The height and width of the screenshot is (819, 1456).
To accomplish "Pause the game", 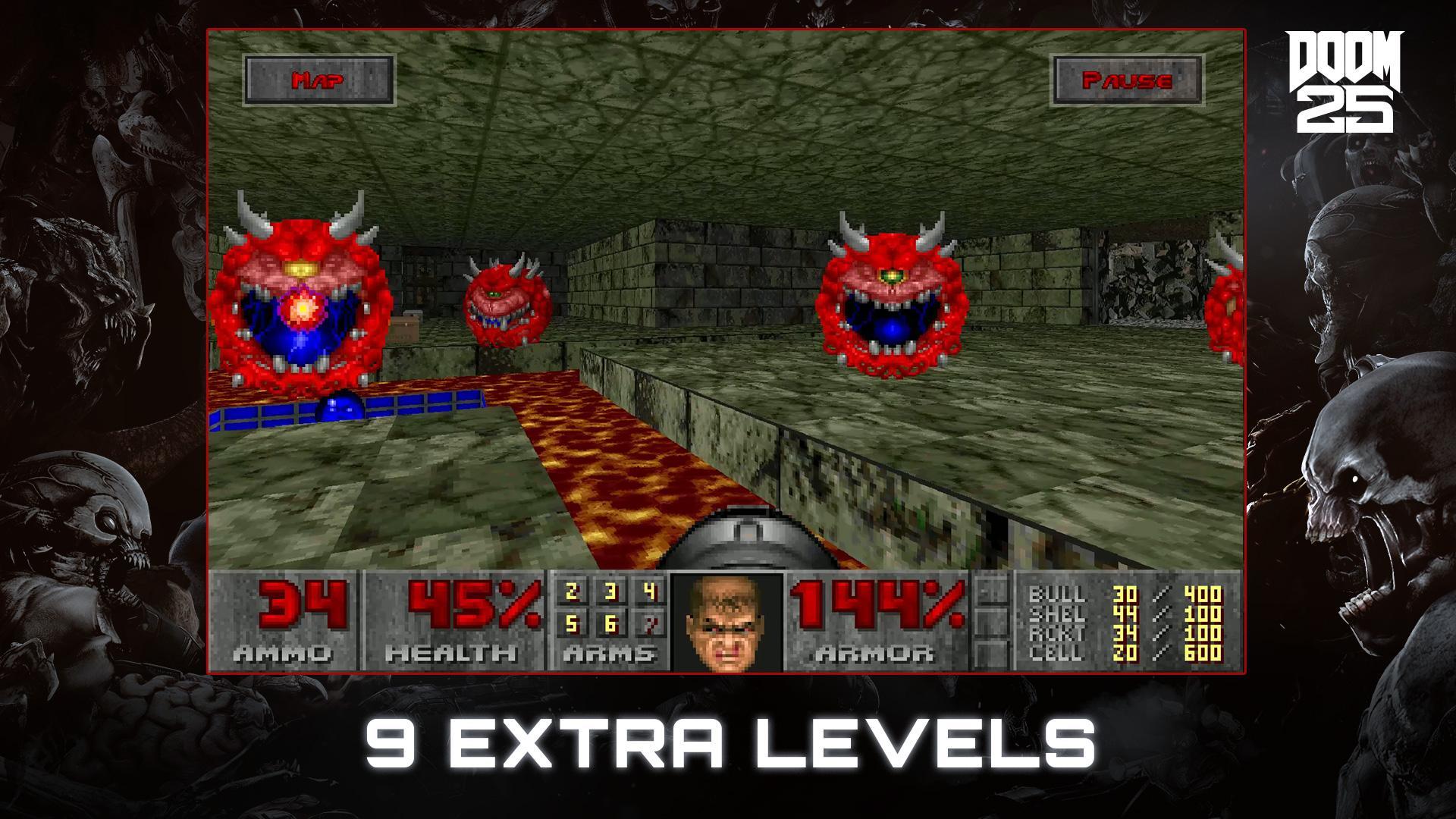I will click(1128, 80).
